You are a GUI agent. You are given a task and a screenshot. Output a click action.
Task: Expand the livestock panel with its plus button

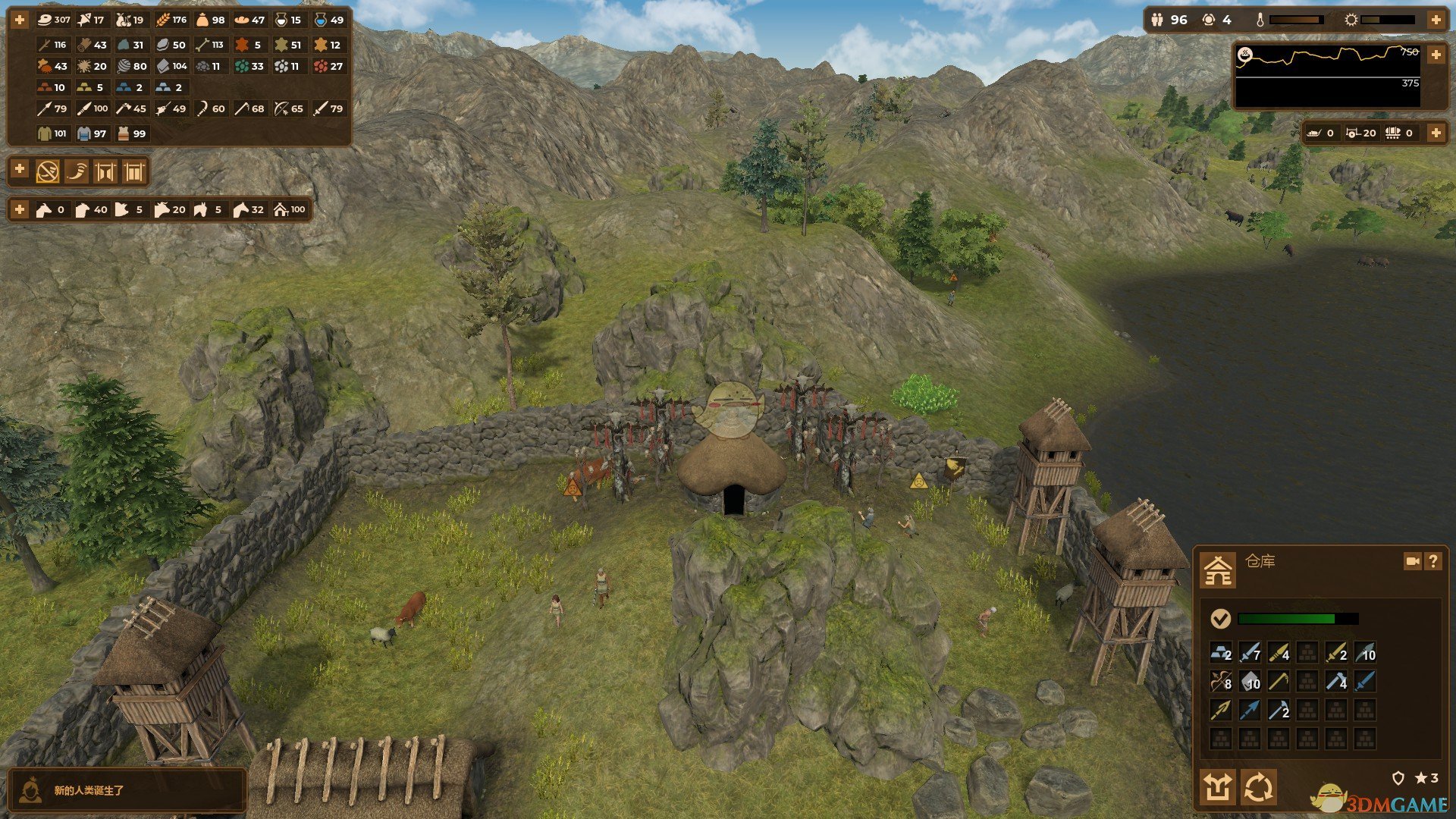(20, 209)
